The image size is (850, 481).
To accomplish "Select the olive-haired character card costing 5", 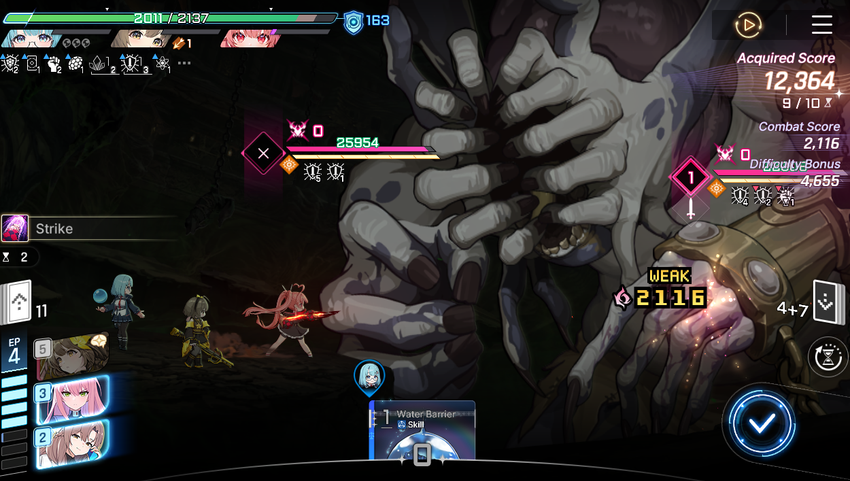I will tap(70, 355).
